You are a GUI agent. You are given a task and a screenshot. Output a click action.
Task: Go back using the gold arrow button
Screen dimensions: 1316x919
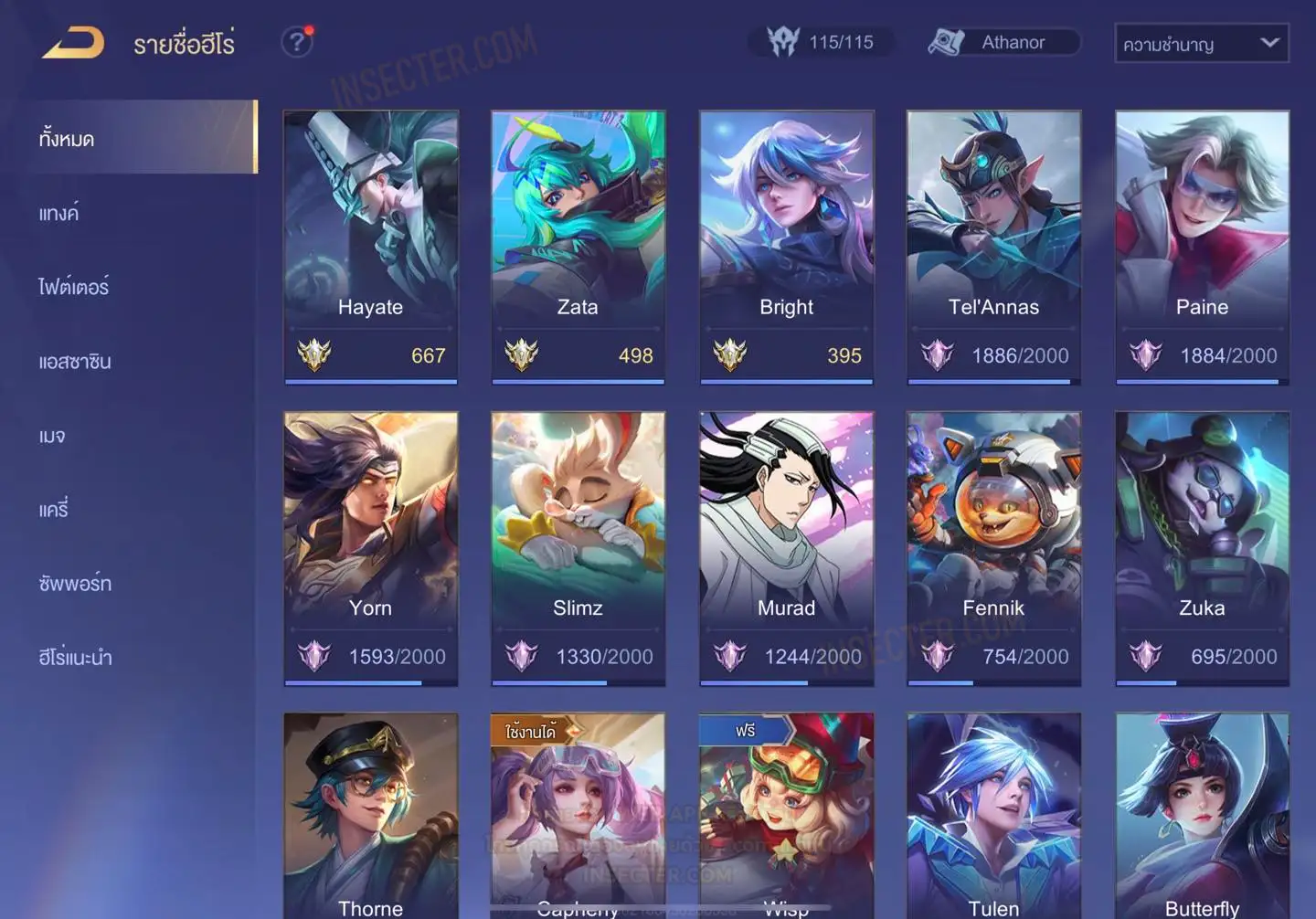73,43
